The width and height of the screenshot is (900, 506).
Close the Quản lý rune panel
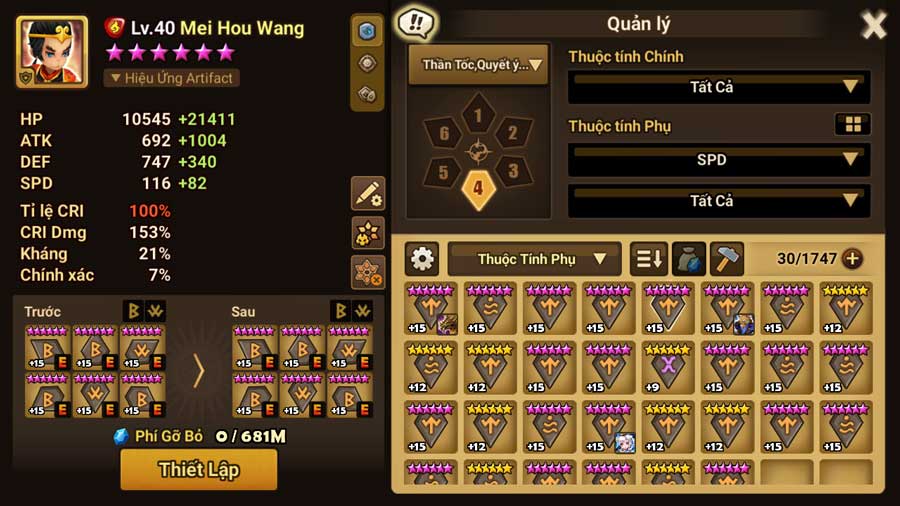point(873,25)
